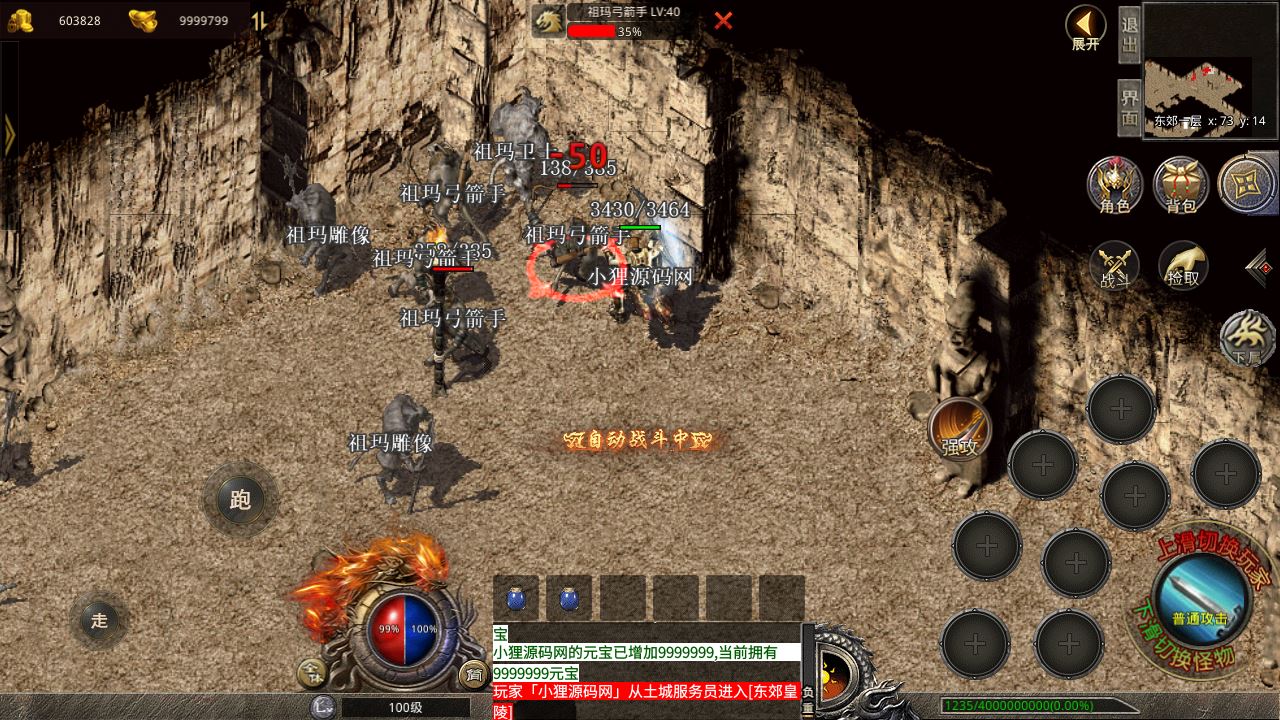Open the dungeon minimap
This screenshot has width=1280, height=720.
[x=1210, y=68]
